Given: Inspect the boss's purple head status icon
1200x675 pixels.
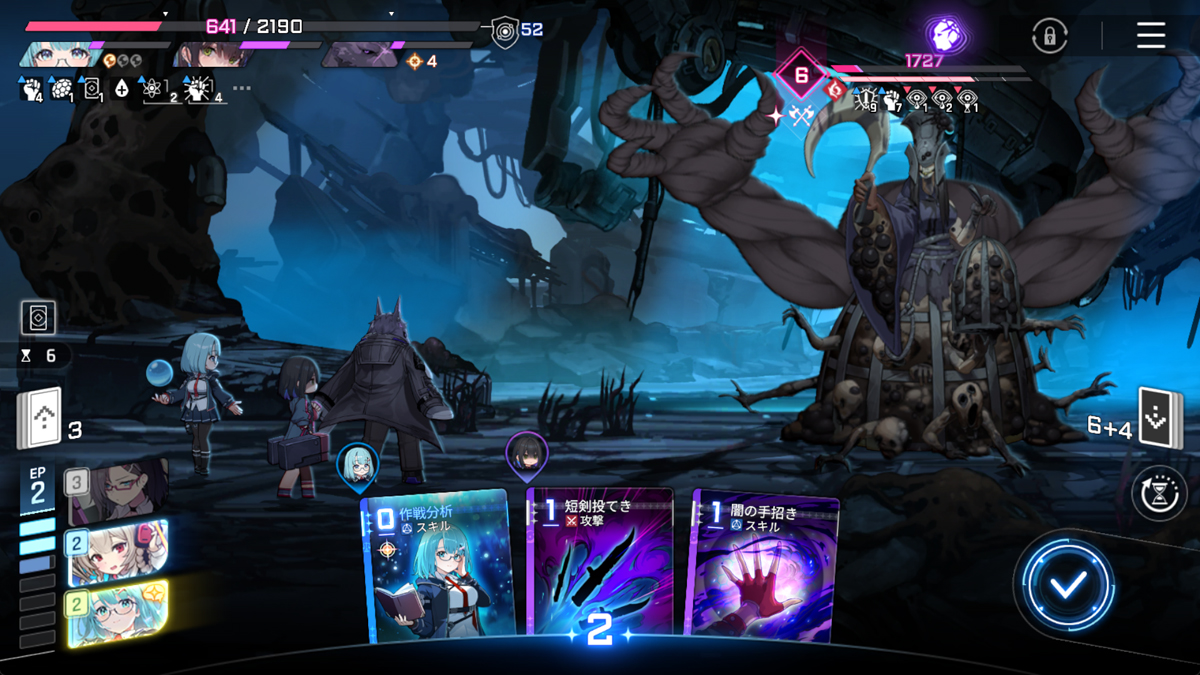Looking at the screenshot, I should (944, 36).
